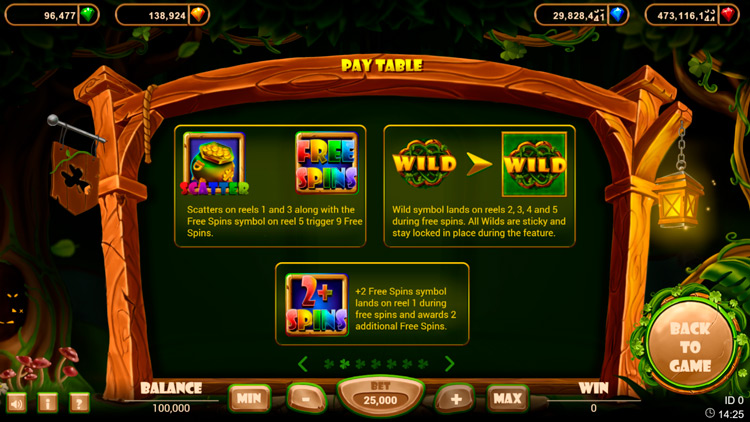Increase the bet with the plus button
Image resolution: width=750 pixels, height=422 pixels.
tap(455, 398)
